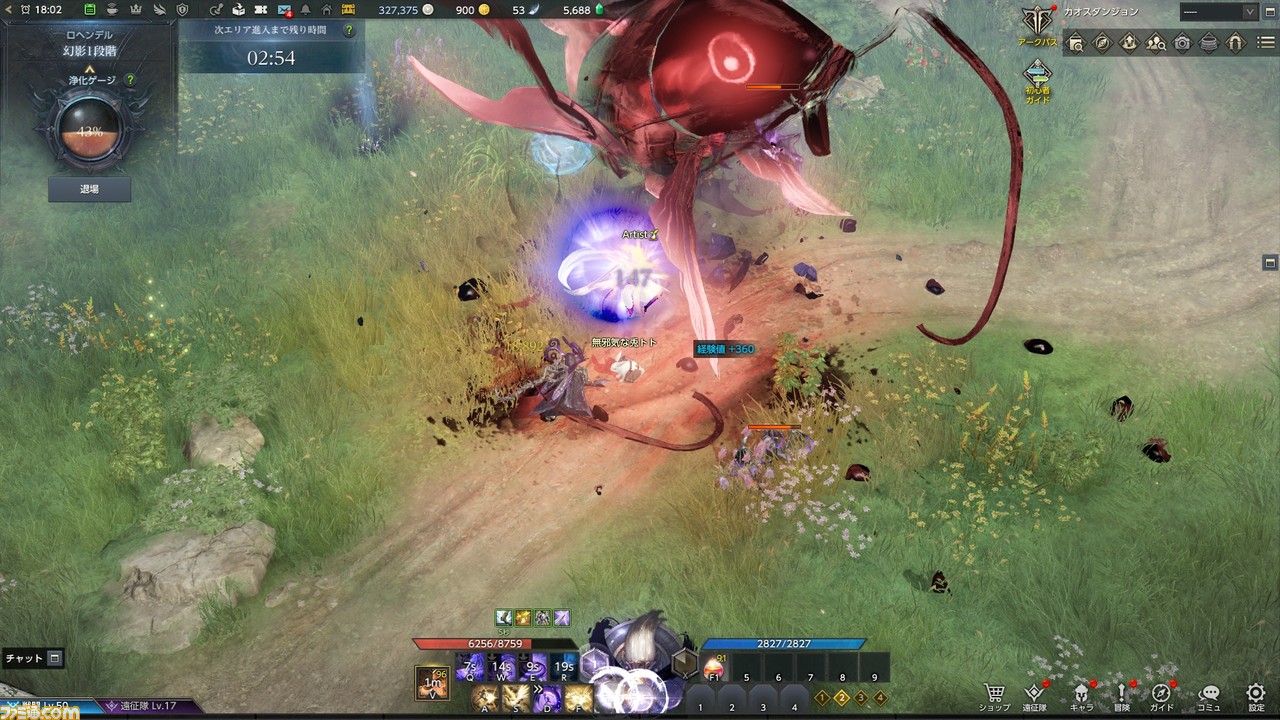This screenshot has width=1280, height=720.
Task: Activate the skill on the Q key
Action: pos(470,667)
